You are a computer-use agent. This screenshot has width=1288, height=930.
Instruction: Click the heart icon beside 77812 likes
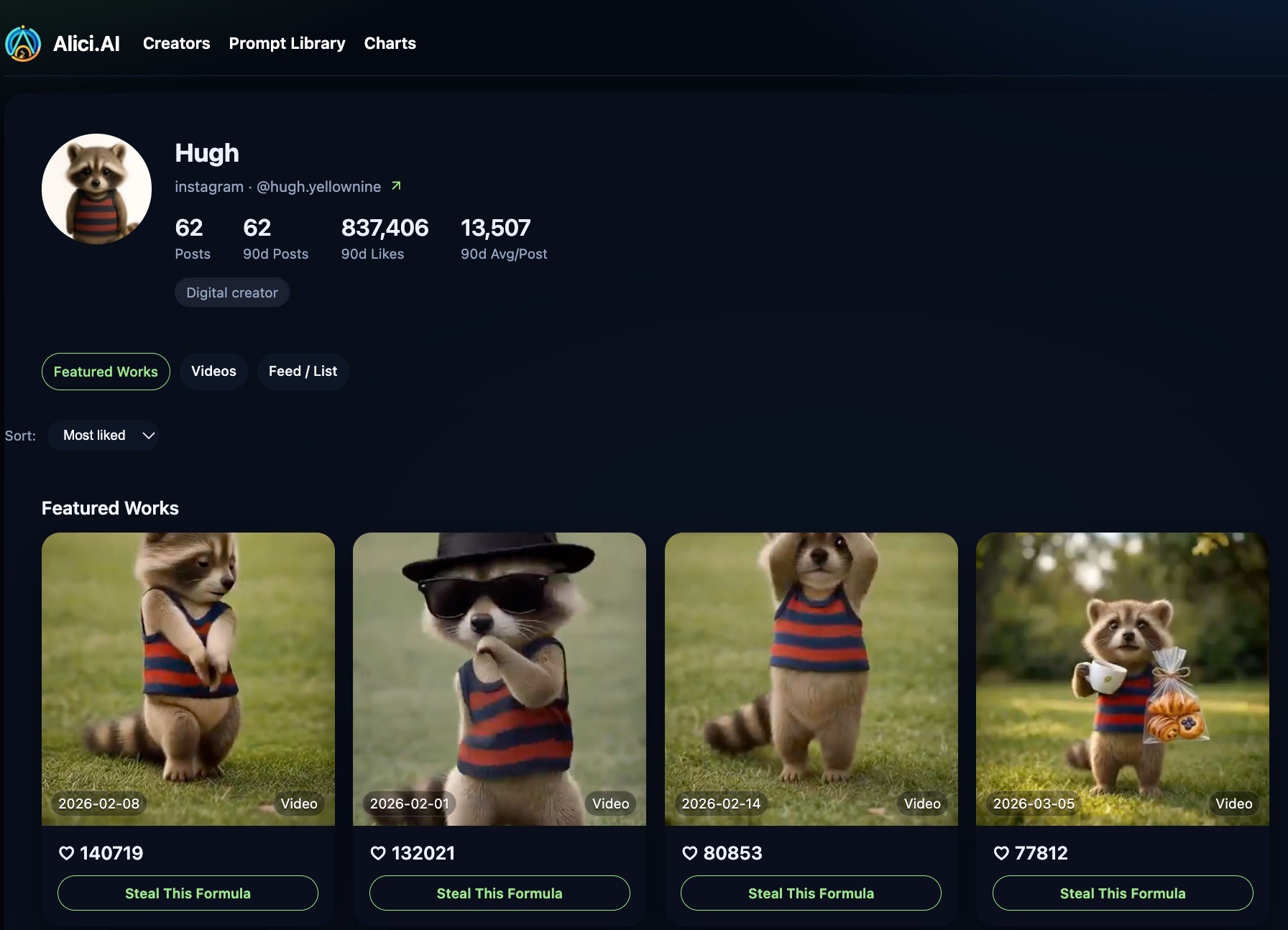pos(1002,853)
